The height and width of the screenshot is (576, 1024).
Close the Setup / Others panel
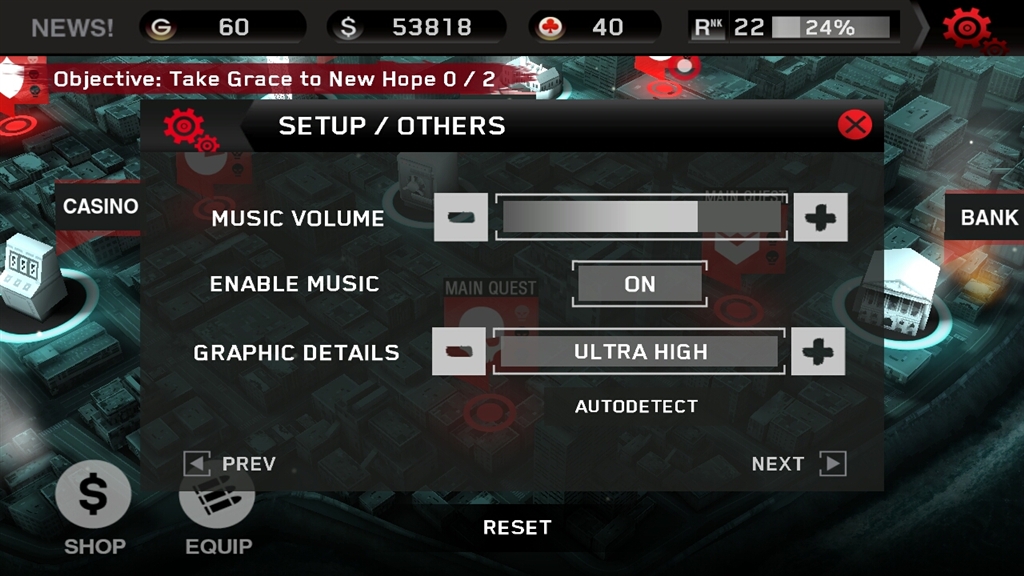pos(854,125)
